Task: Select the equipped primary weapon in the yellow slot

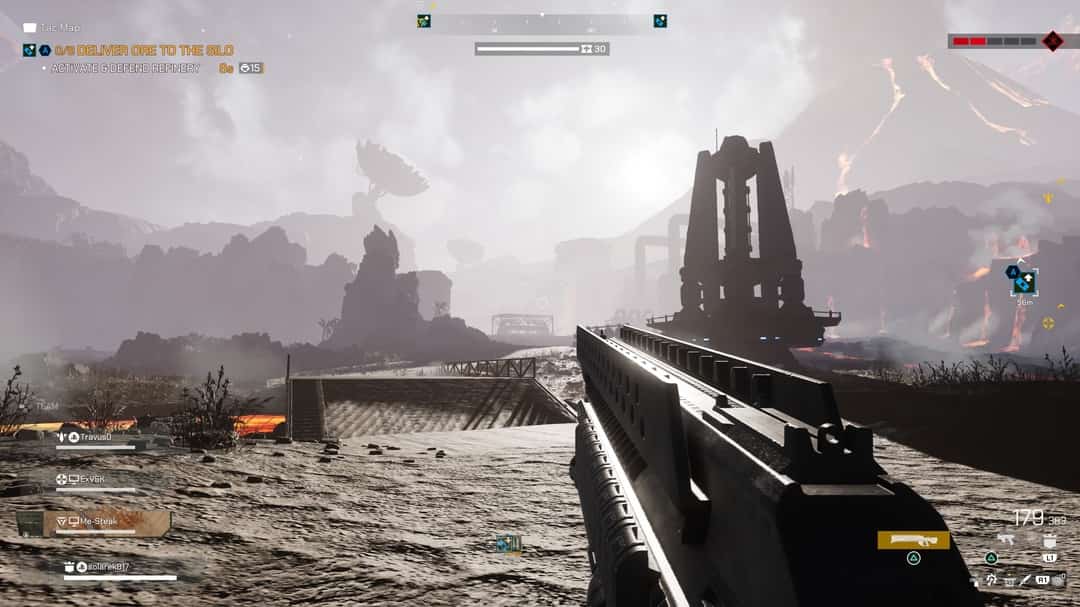Action: pyautogui.click(x=913, y=540)
